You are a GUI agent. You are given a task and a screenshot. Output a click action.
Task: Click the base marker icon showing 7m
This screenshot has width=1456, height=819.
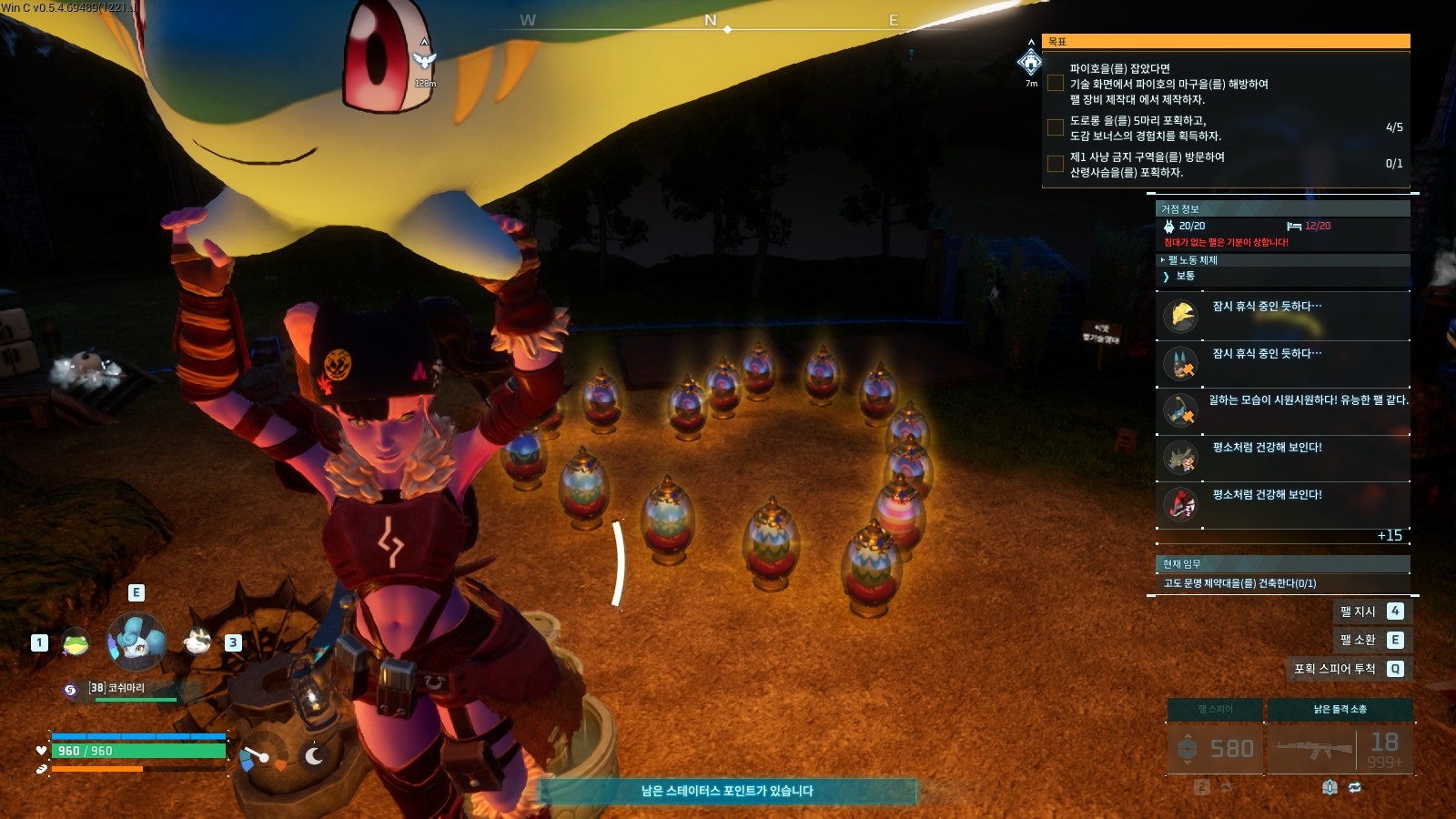point(1030,63)
